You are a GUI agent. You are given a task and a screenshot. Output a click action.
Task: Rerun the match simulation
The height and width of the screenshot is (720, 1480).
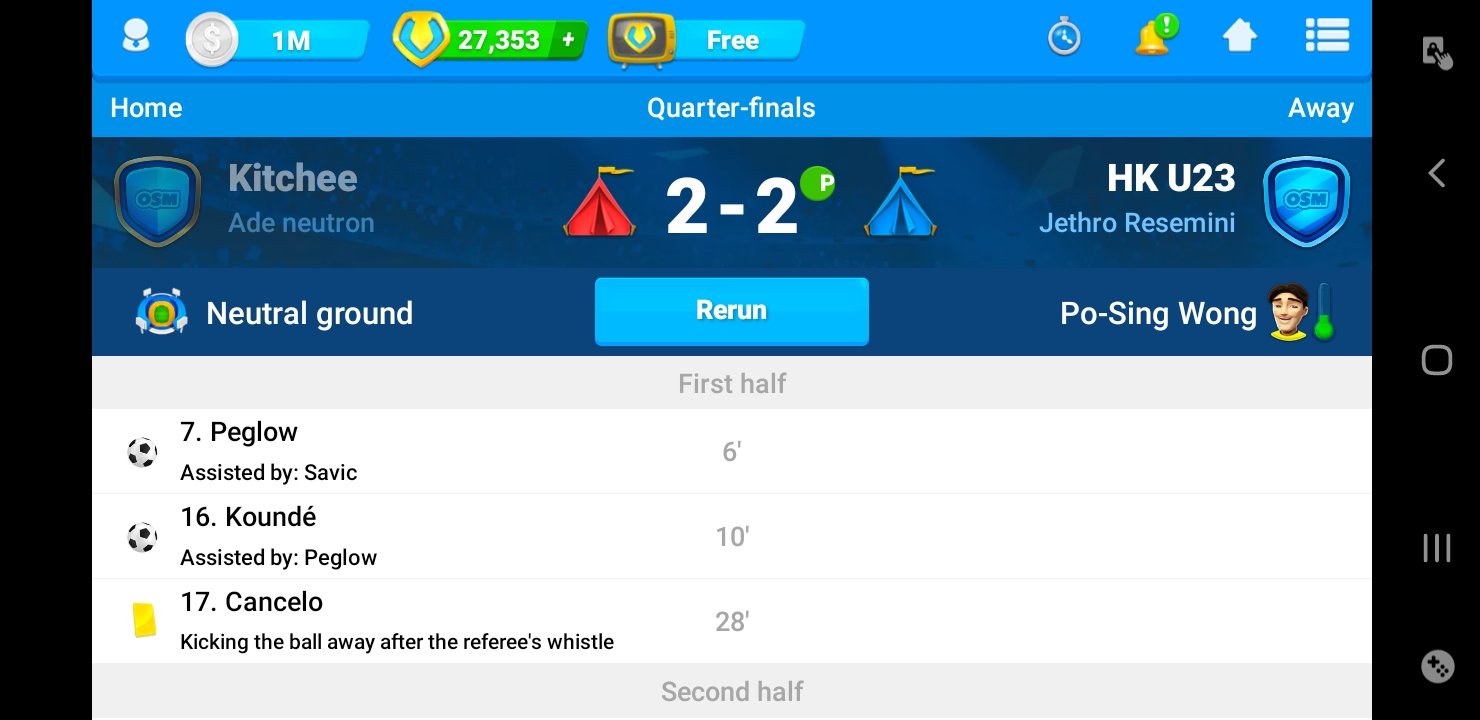coord(731,311)
